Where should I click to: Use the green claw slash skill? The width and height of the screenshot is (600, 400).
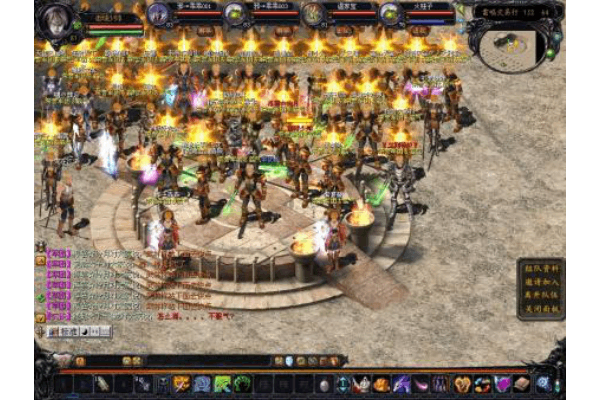click(222, 383)
